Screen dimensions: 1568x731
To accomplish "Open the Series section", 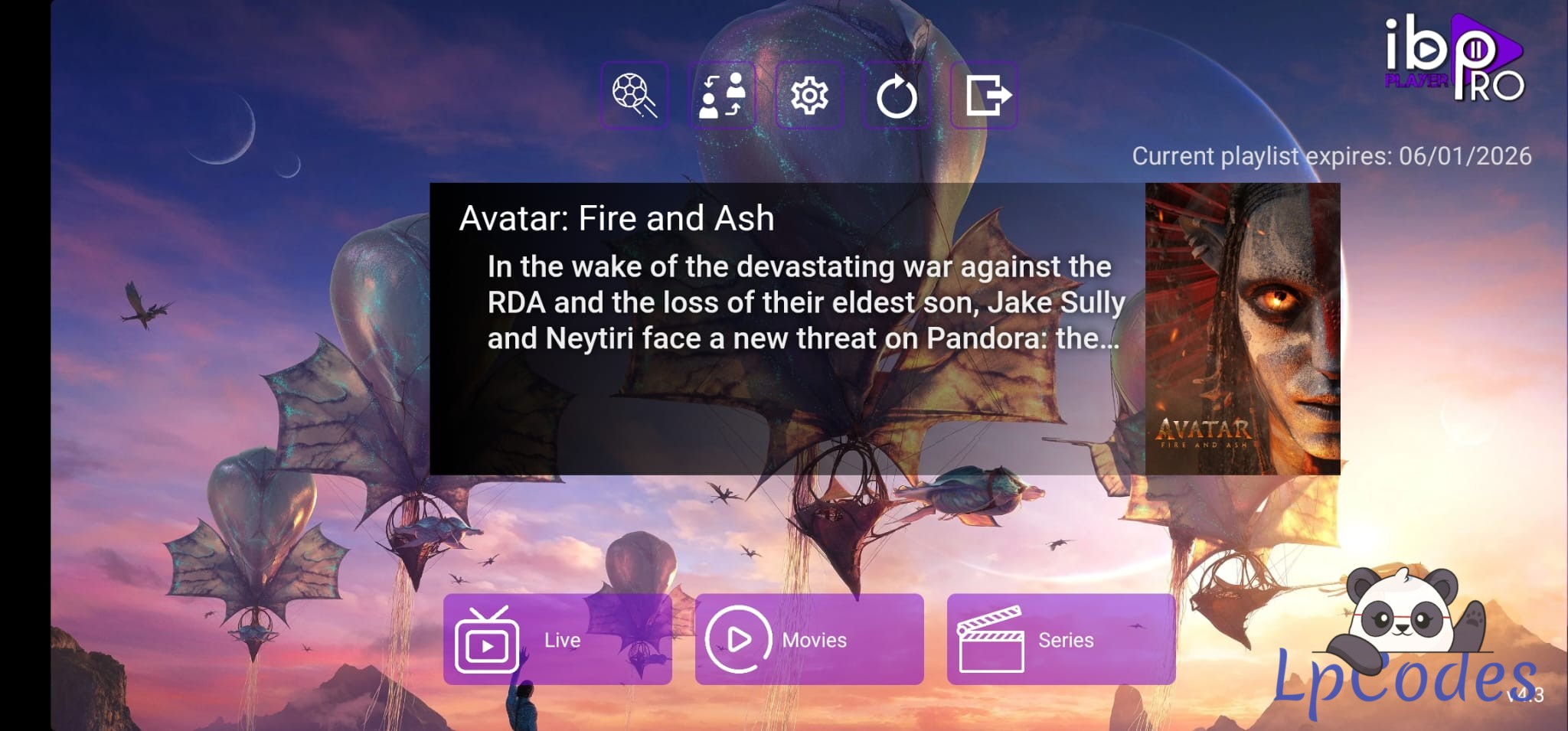I will (1060, 639).
